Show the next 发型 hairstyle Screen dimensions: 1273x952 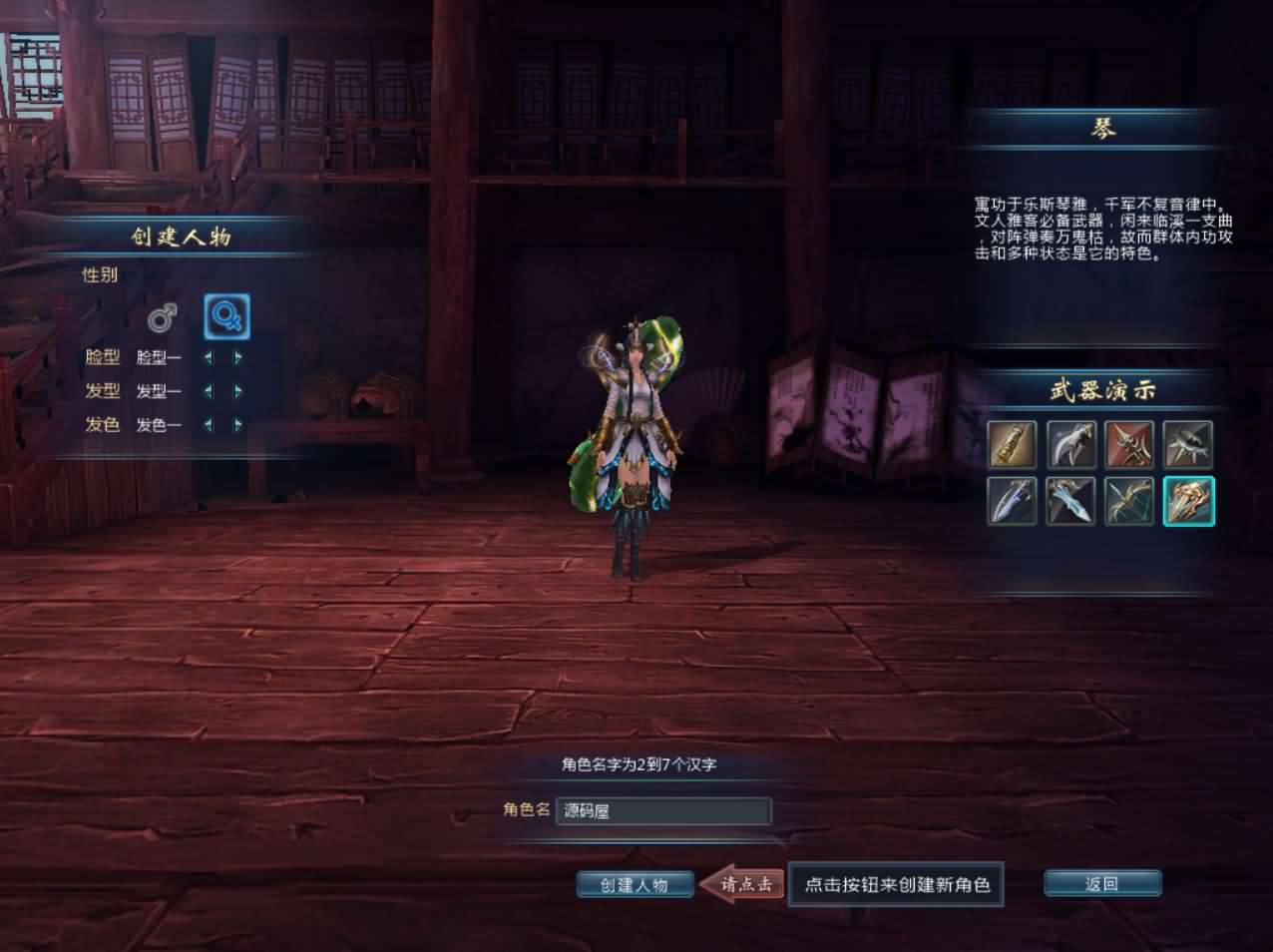click(238, 391)
